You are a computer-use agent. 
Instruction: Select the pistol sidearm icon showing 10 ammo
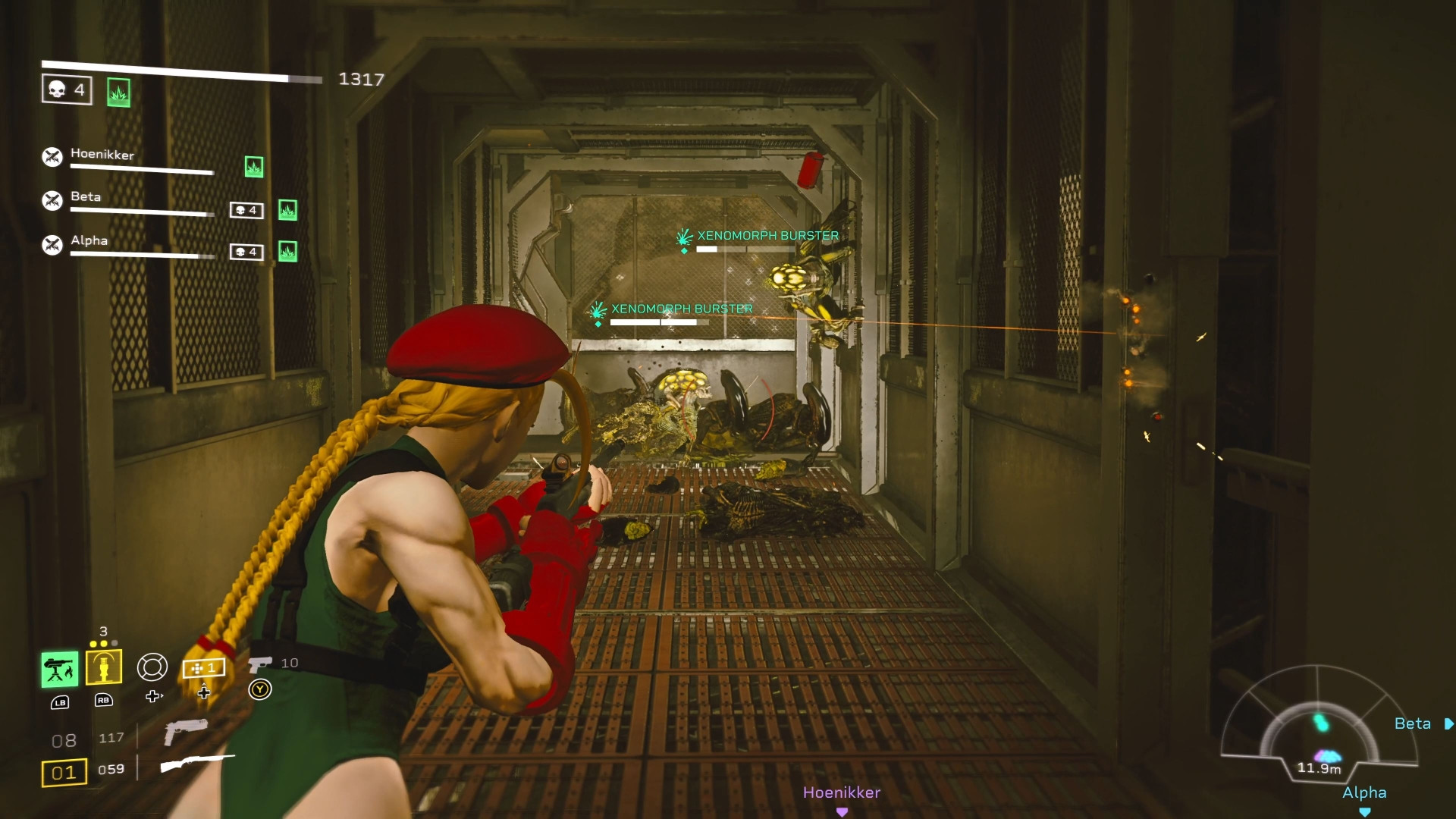pyautogui.click(x=262, y=663)
